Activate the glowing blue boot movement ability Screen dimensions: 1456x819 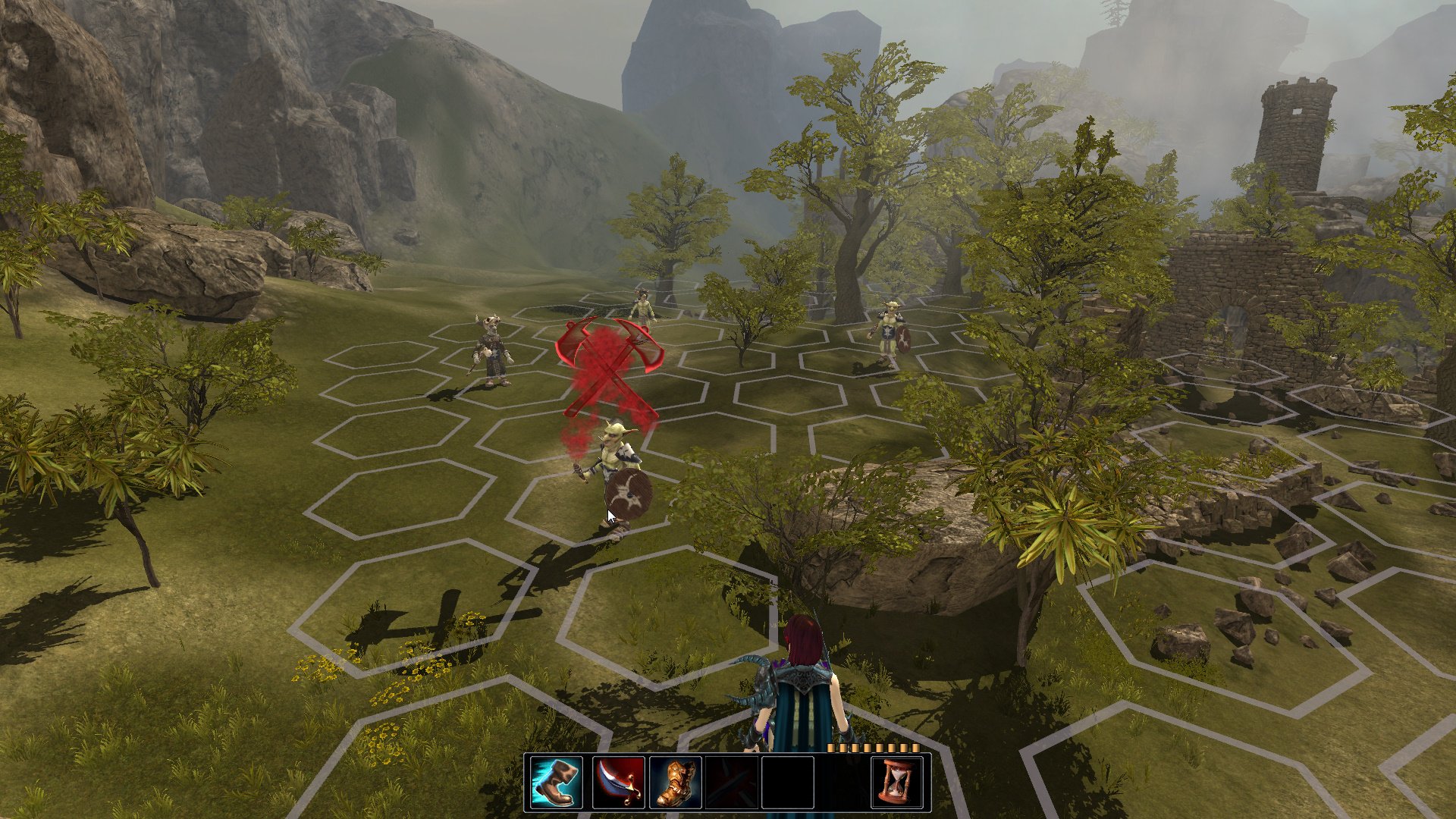tap(557, 783)
